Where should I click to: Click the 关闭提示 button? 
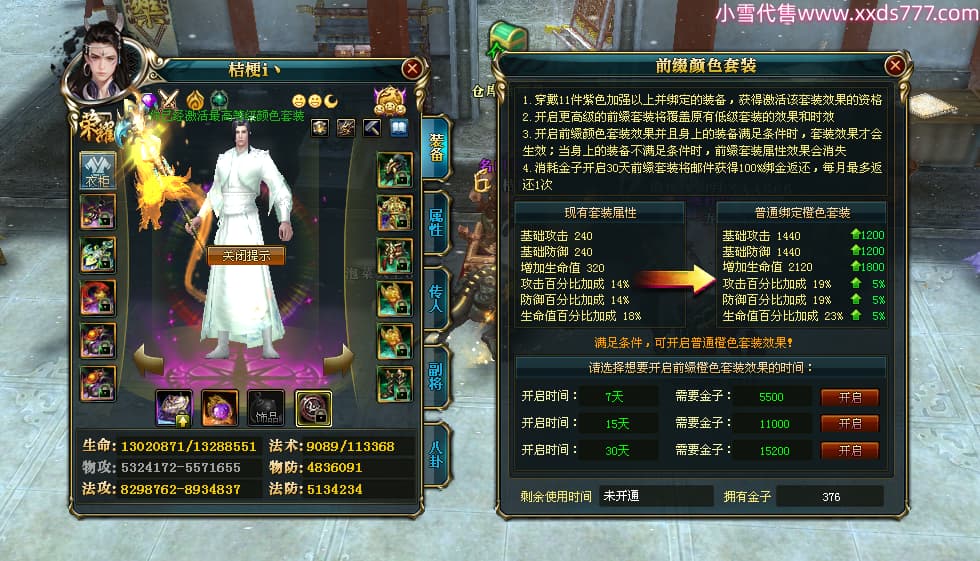pyautogui.click(x=246, y=255)
